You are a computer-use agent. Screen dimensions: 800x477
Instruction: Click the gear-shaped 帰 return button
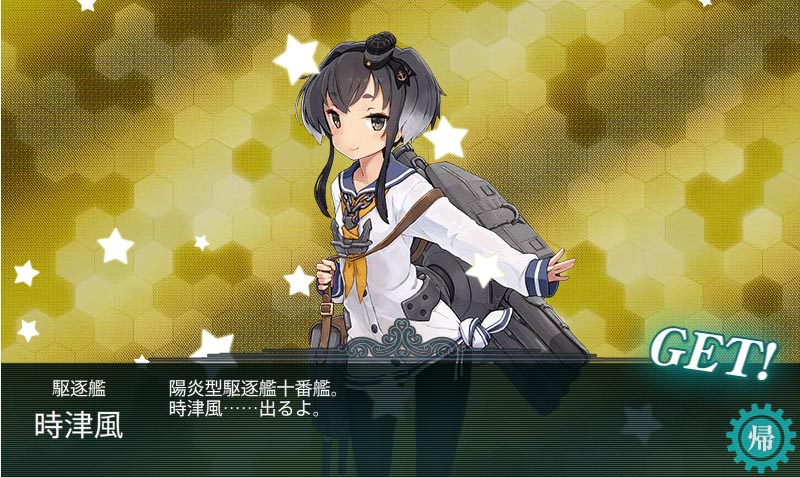pyautogui.click(x=760, y=437)
